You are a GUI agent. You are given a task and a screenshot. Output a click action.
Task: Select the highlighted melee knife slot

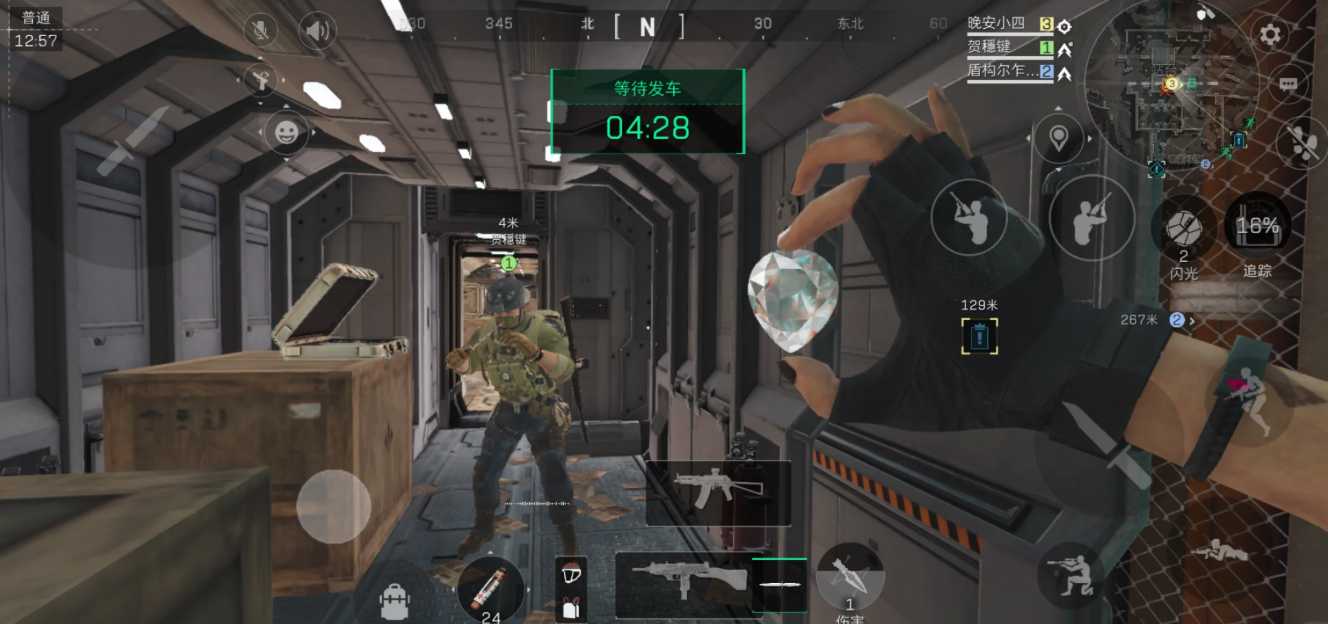pyautogui.click(x=779, y=584)
